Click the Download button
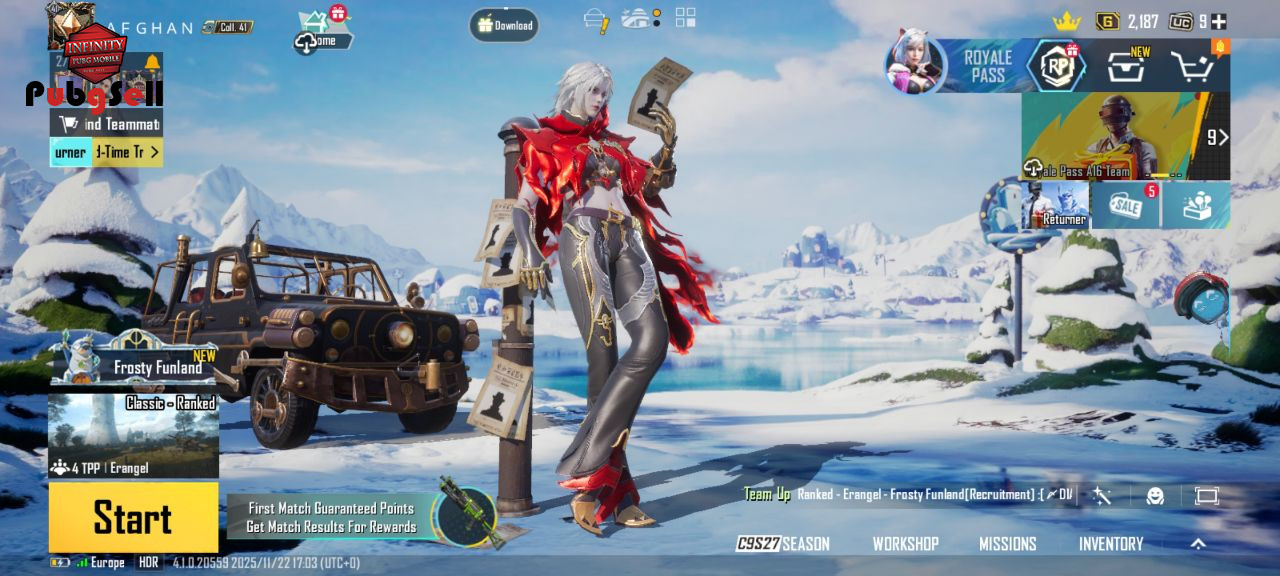 pyautogui.click(x=504, y=25)
